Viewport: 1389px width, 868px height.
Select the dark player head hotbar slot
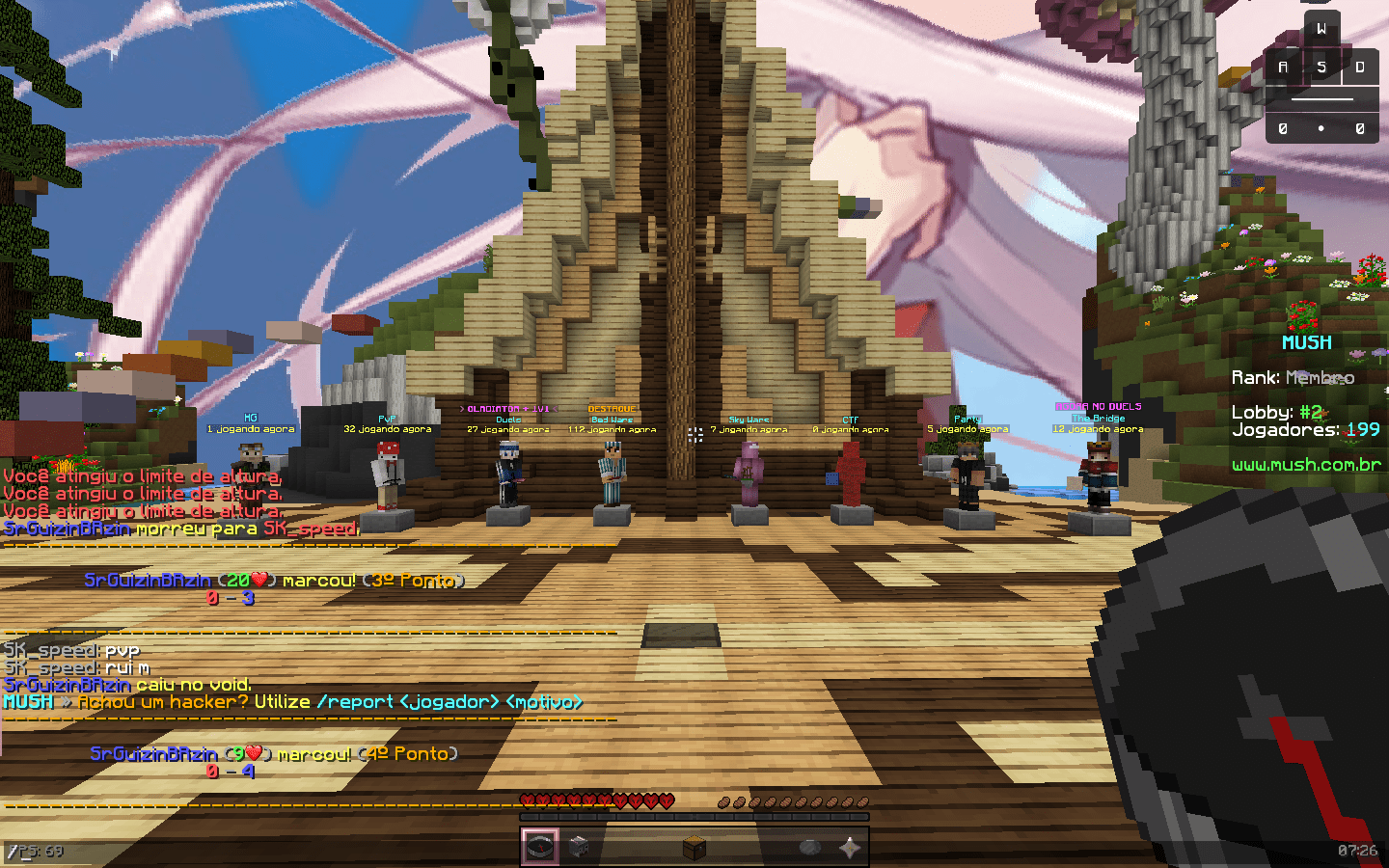[579, 848]
